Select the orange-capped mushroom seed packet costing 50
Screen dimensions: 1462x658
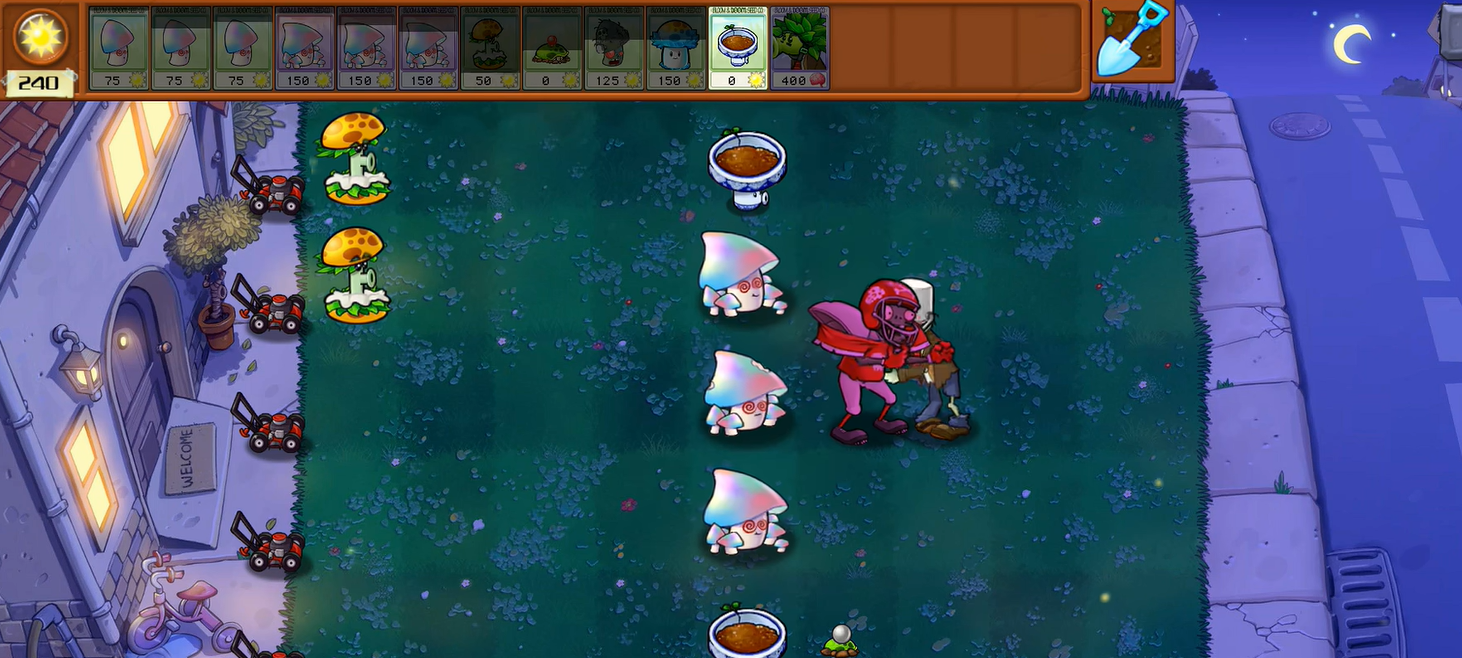coord(490,48)
